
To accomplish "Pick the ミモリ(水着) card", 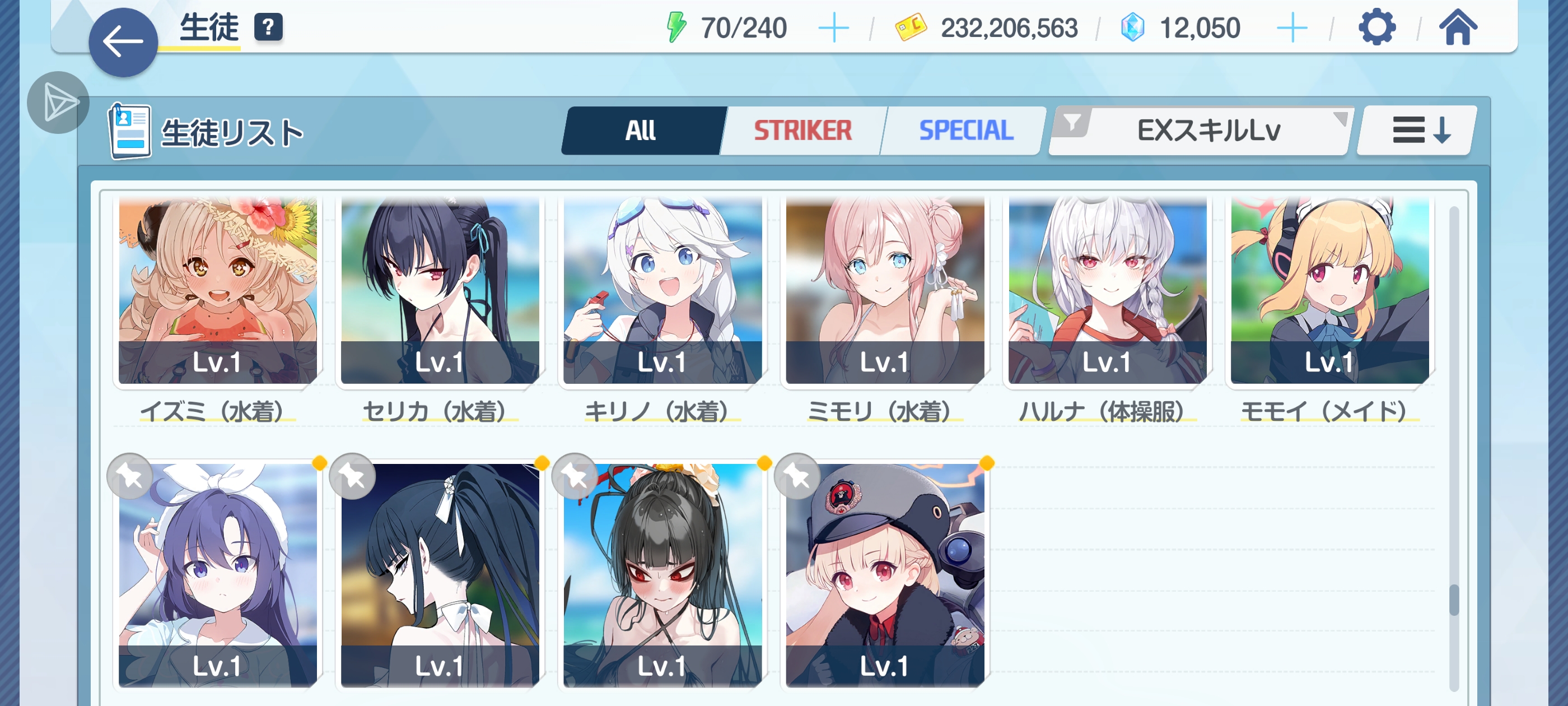I will pos(884,290).
